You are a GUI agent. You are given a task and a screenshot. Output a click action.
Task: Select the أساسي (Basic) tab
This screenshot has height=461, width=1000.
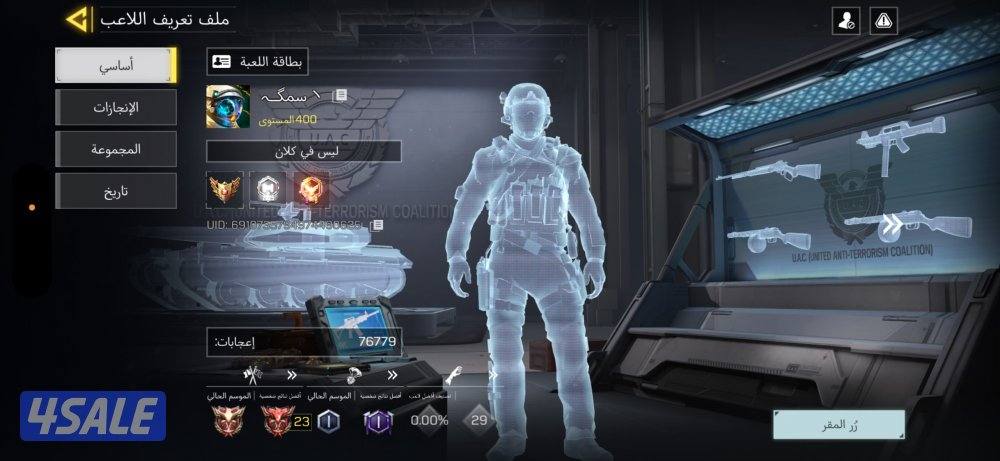tap(116, 64)
